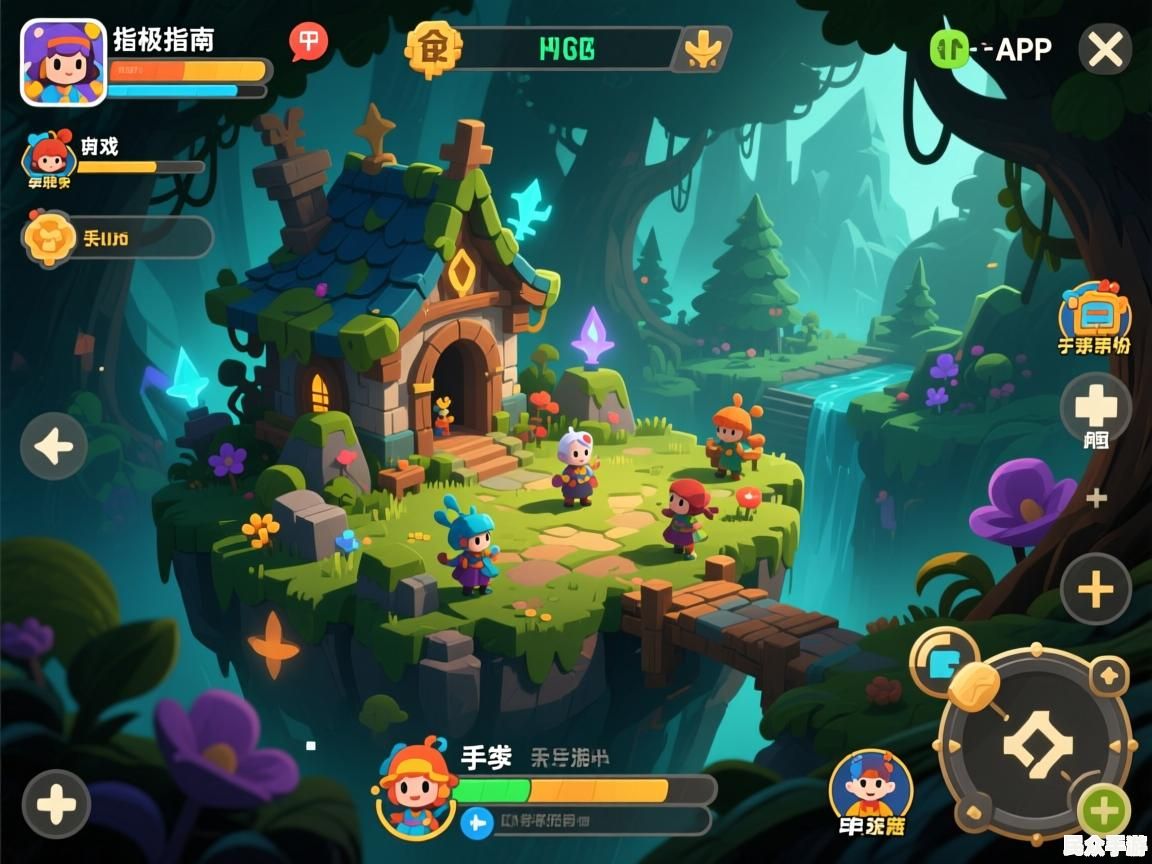Select the cyan square skill icon
The height and width of the screenshot is (864, 1152).
[944, 661]
